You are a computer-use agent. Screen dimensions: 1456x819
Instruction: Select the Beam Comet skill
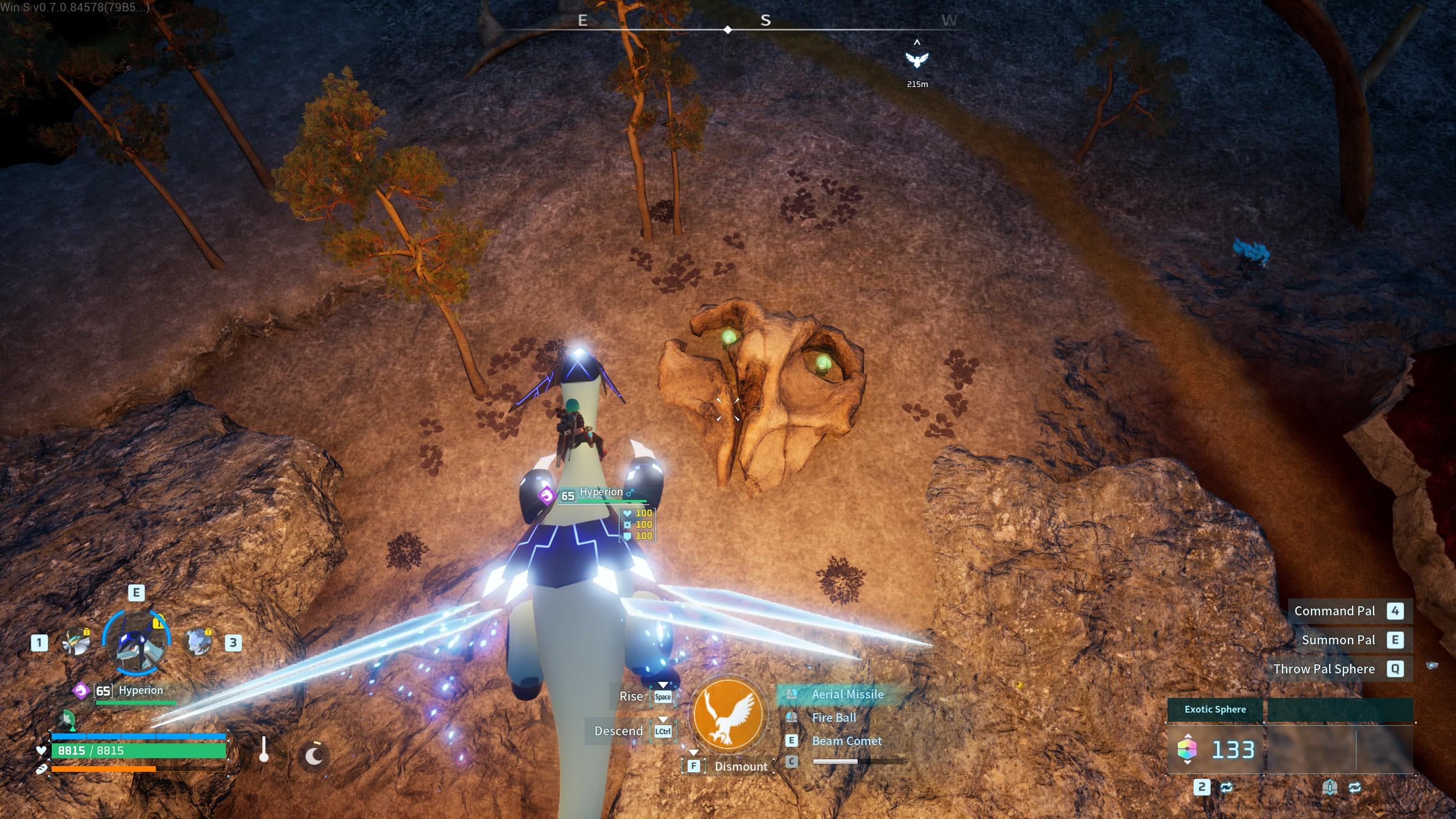coord(846,741)
